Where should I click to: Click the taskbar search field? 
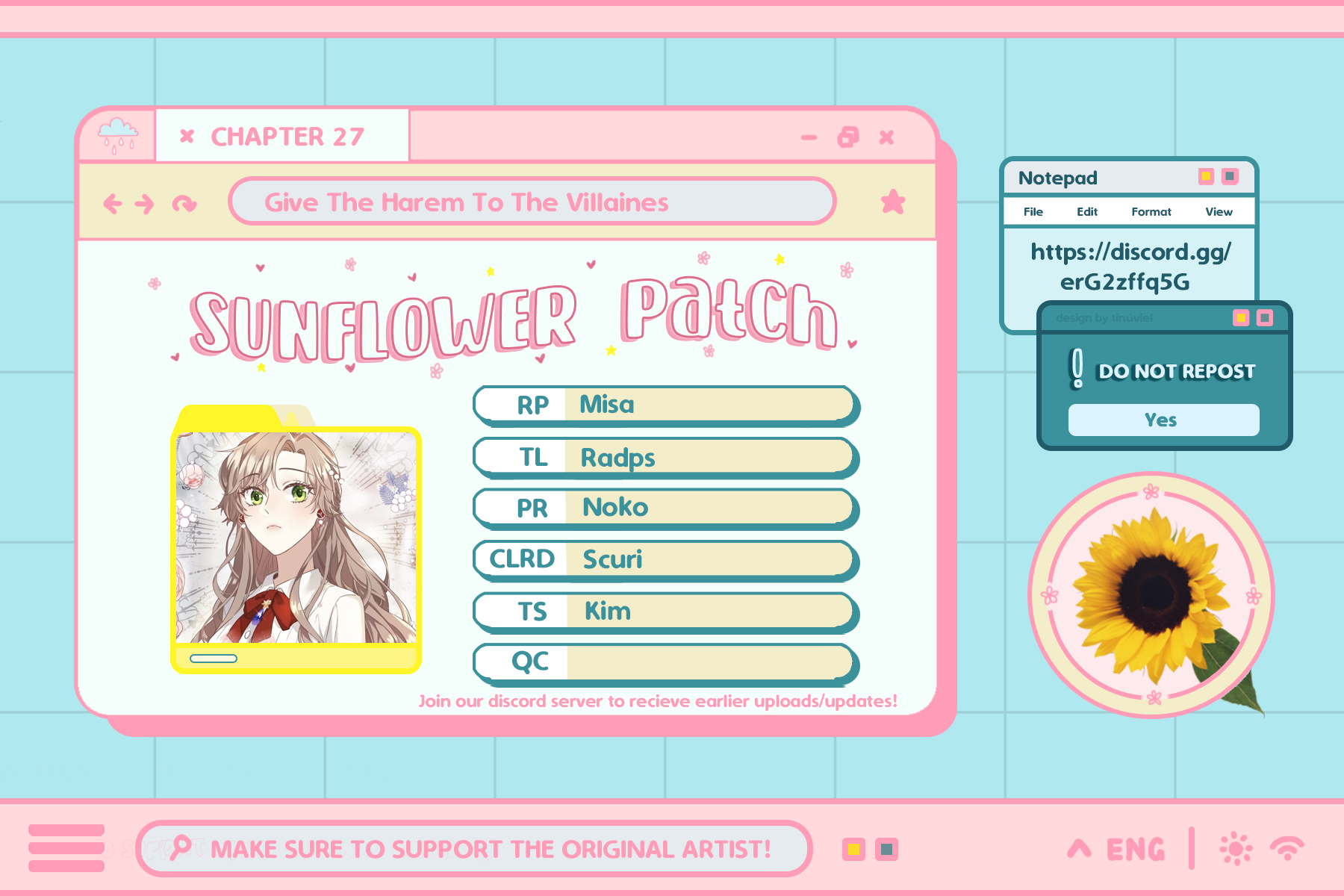tap(473, 848)
